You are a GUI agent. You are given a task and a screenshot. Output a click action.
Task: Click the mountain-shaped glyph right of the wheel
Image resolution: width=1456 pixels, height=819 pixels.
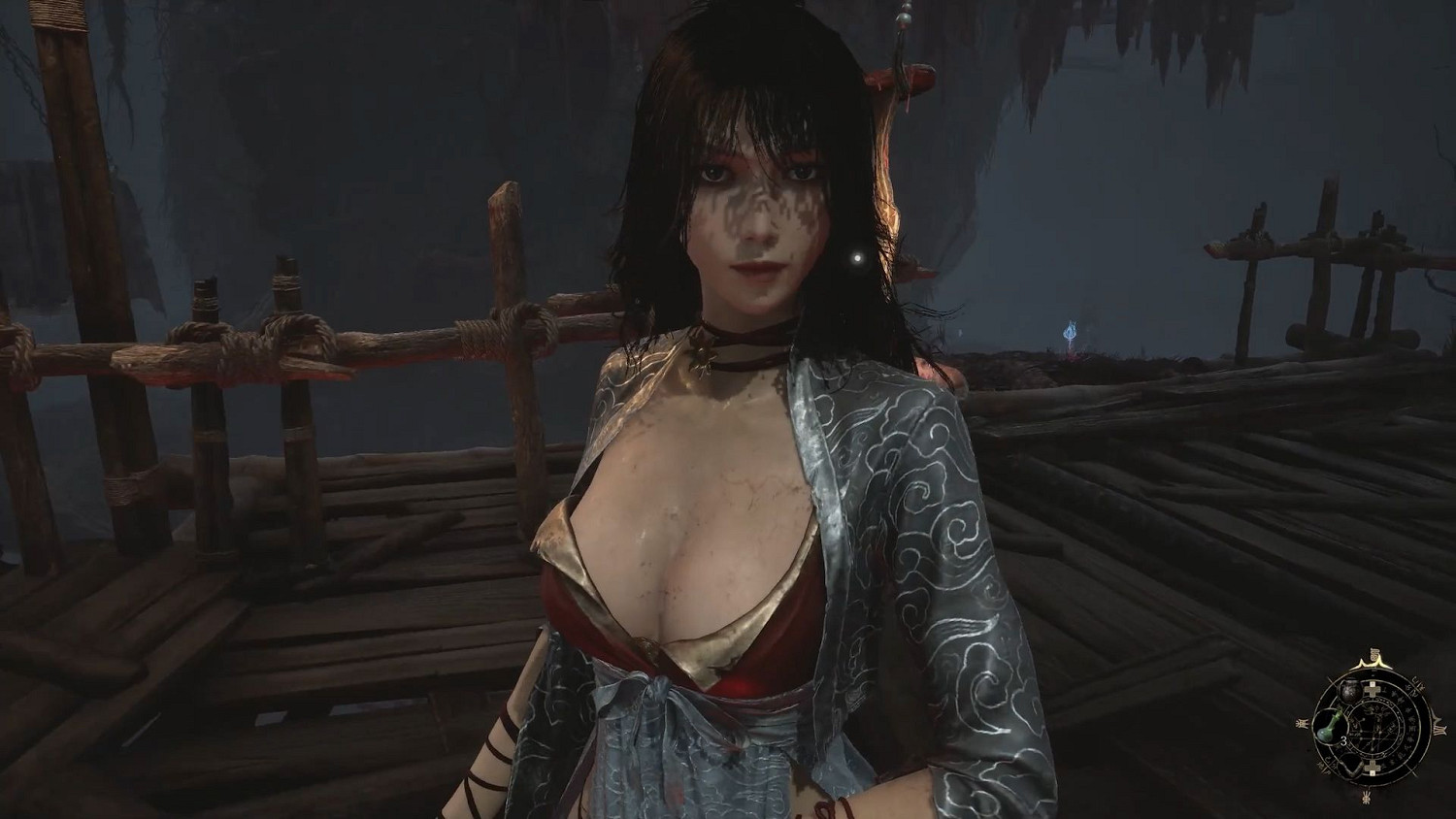pyautogui.click(x=1438, y=726)
